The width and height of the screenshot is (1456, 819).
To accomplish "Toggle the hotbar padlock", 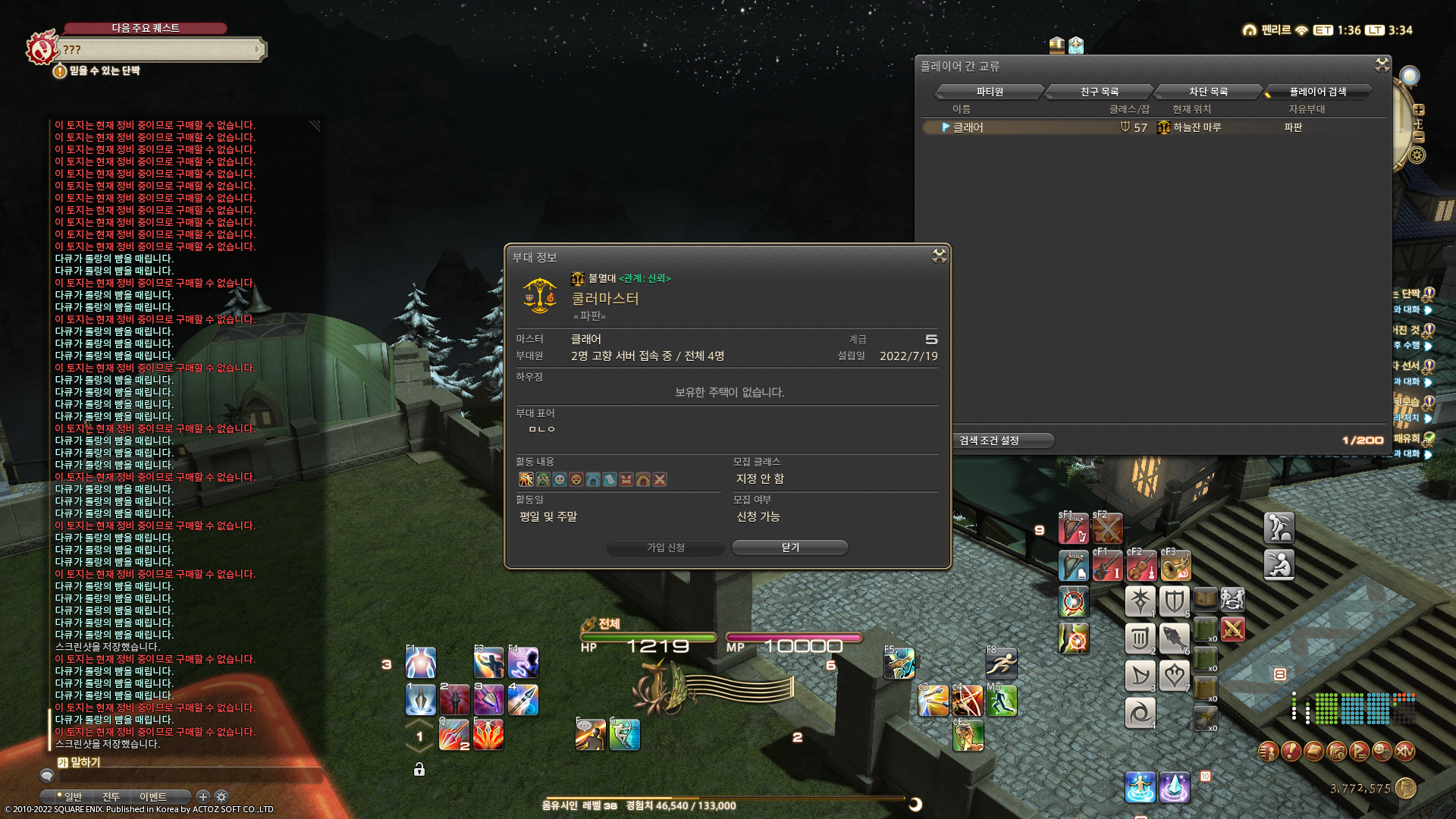I will [419, 770].
